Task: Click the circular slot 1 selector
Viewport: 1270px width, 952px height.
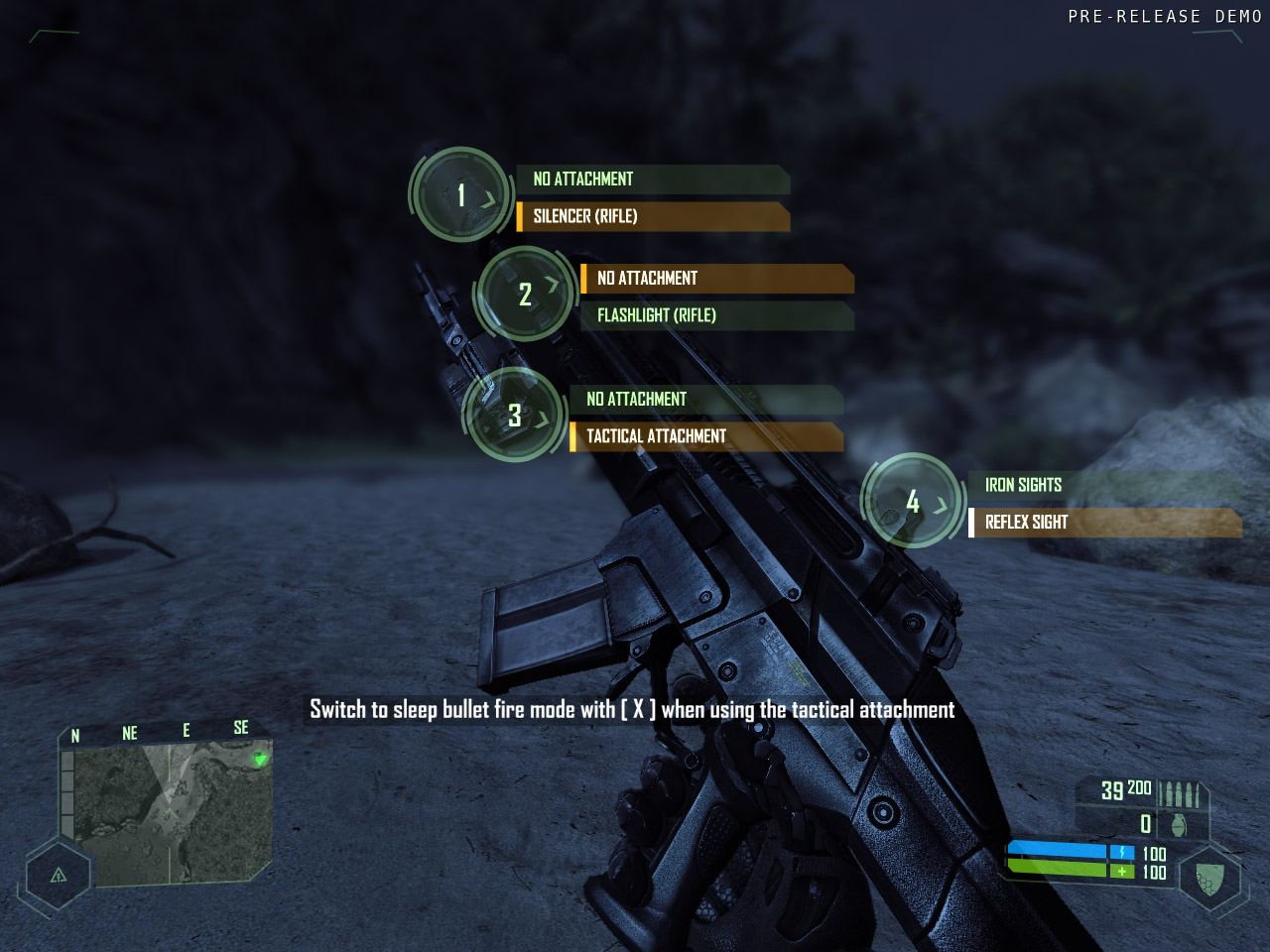Action: tap(460, 195)
